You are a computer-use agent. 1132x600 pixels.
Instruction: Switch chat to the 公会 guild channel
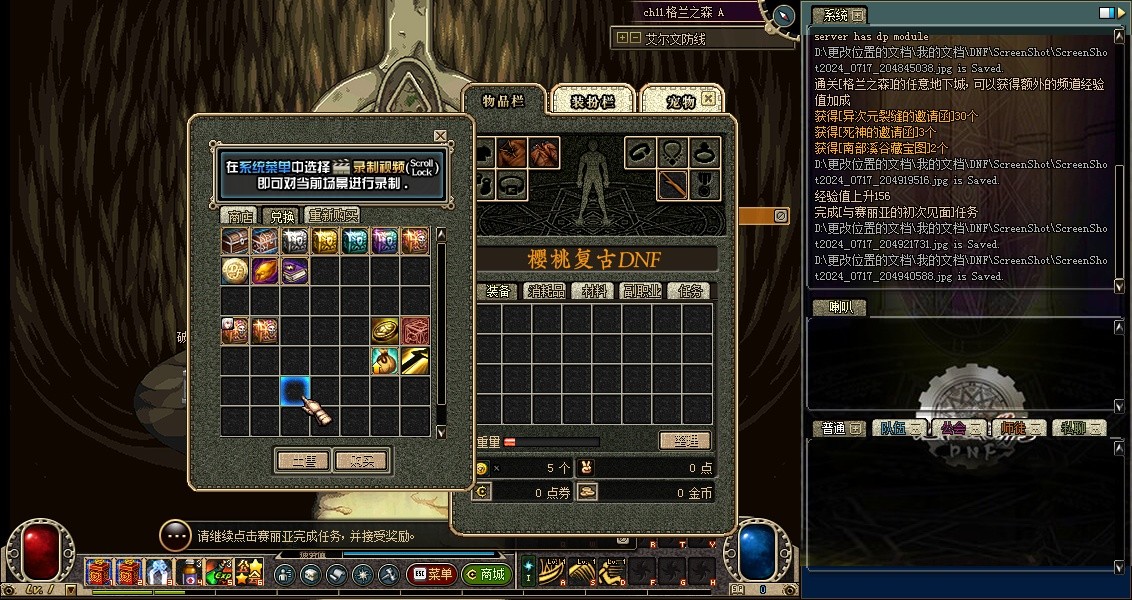[953, 428]
